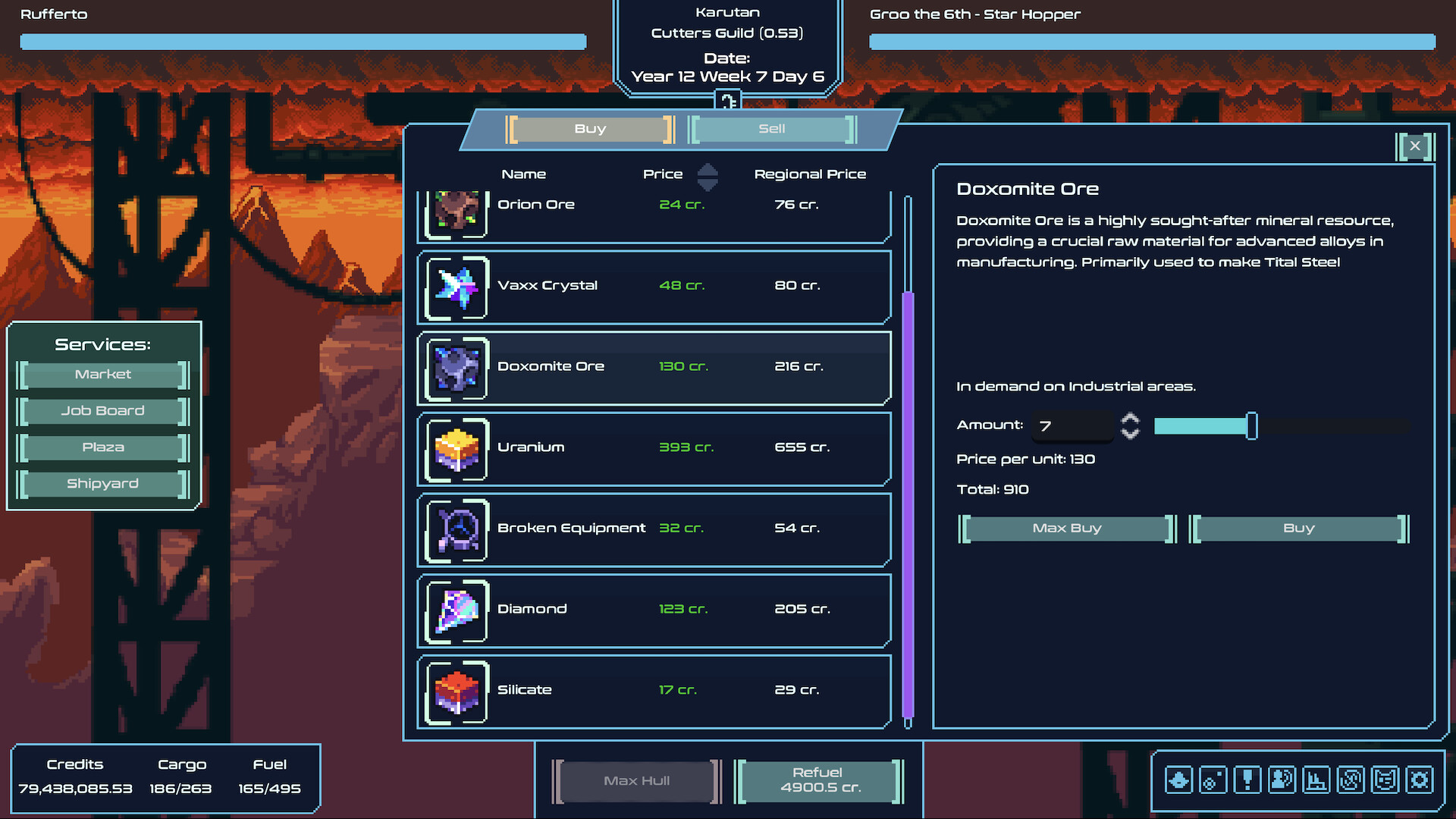Click the refresh arrow below the date
The width and height of the screenshot is (1456, 819).
pos(729,100)
